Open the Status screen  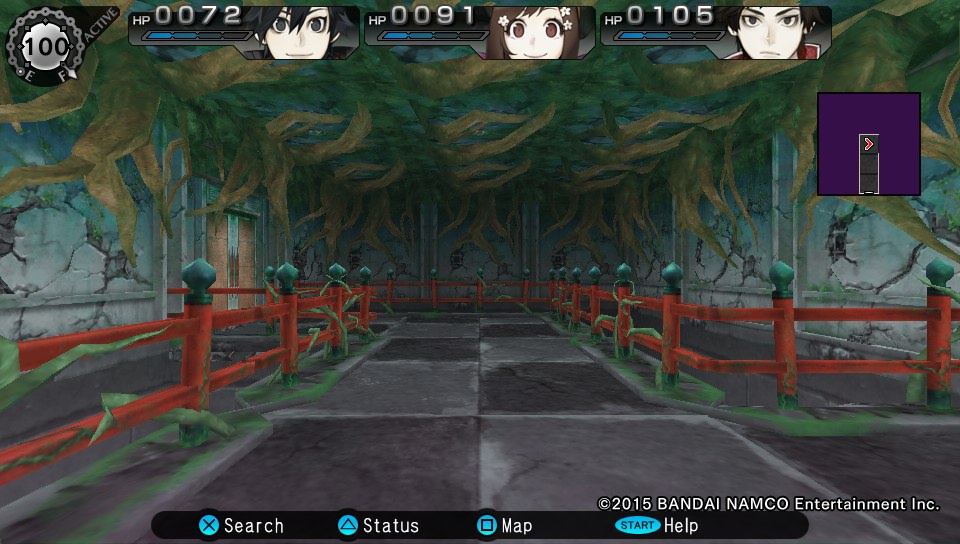[x=378, y=525]
